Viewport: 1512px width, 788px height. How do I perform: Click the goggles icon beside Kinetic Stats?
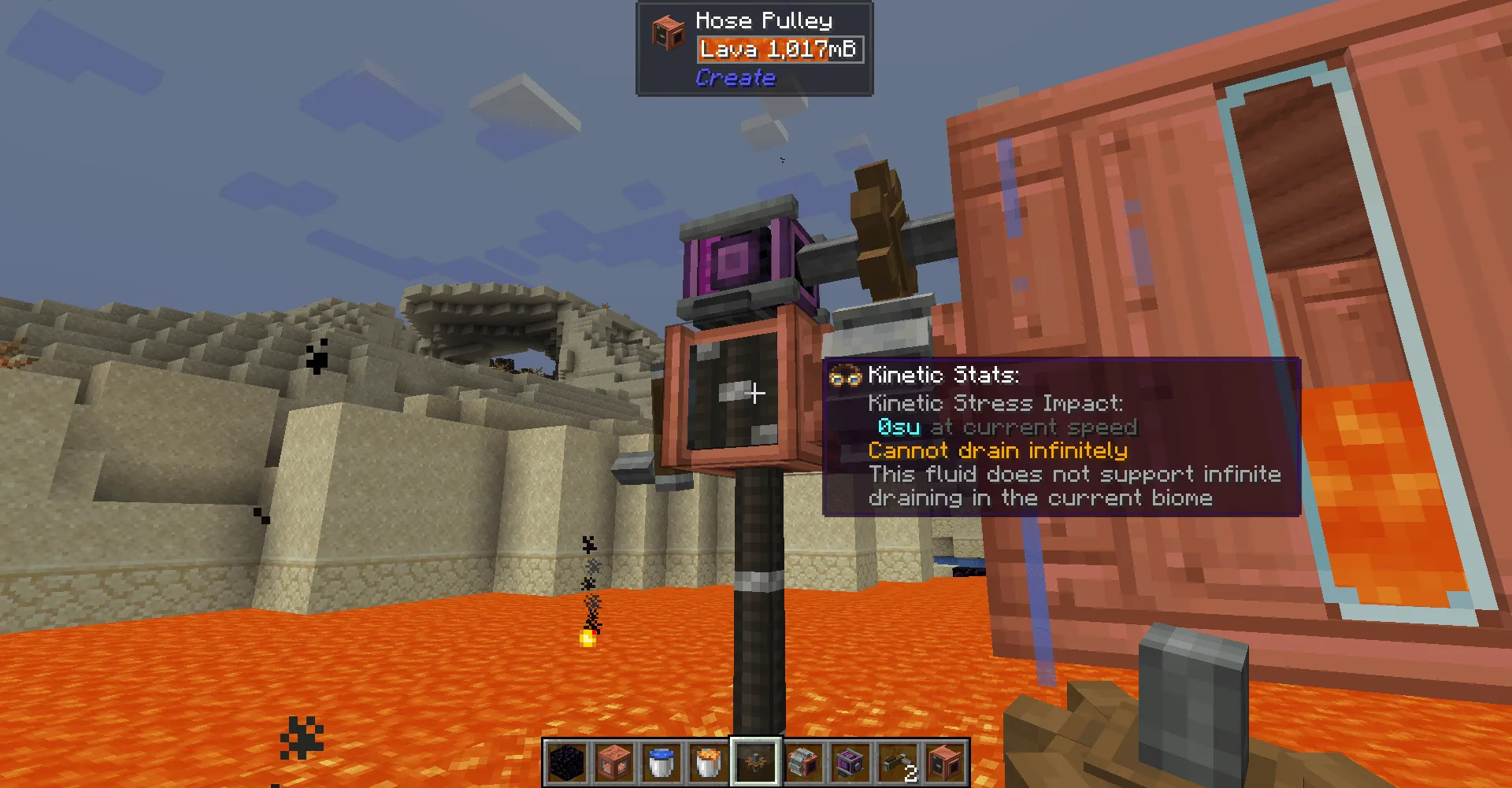(x=845, y=376)
